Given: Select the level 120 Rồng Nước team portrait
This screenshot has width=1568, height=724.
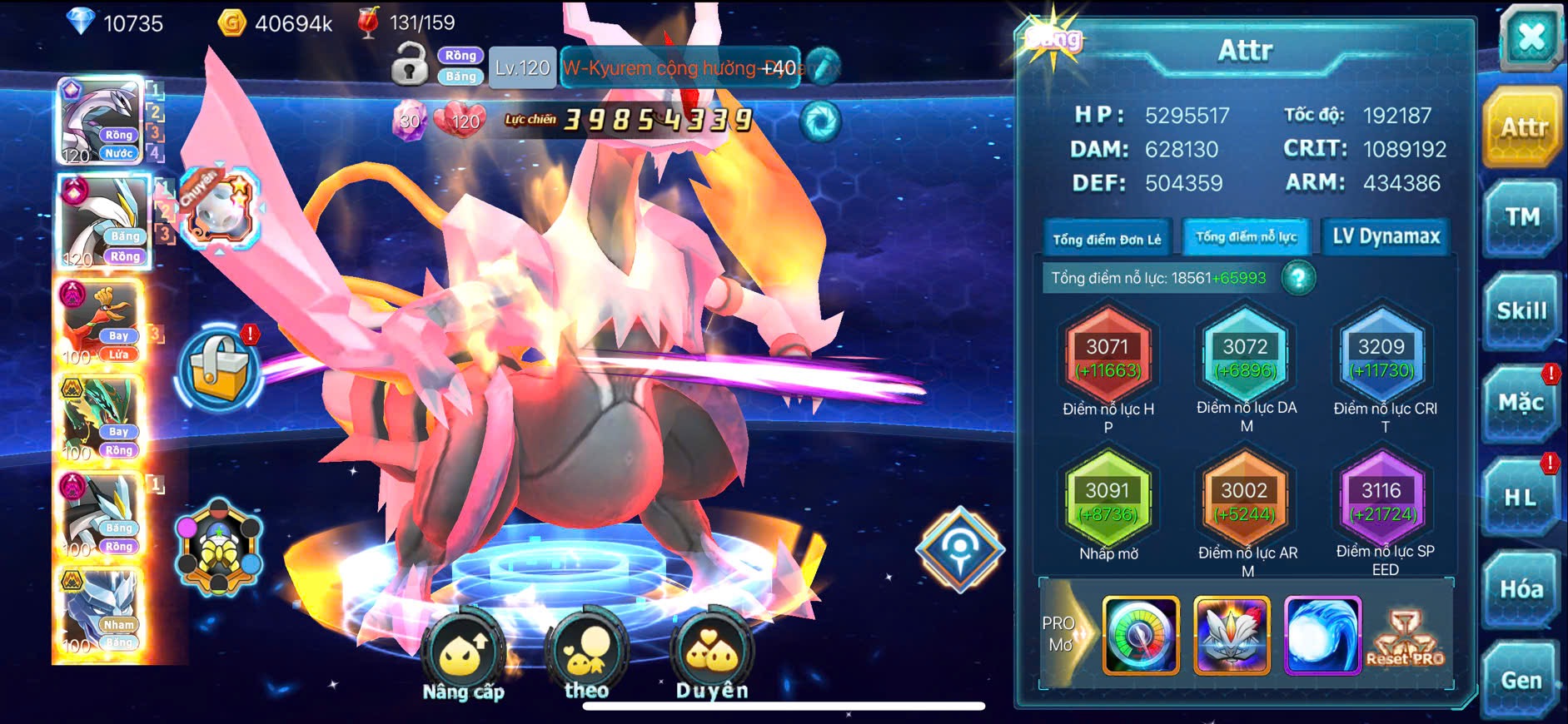Looking at the screenshot, I should point(102,121).
